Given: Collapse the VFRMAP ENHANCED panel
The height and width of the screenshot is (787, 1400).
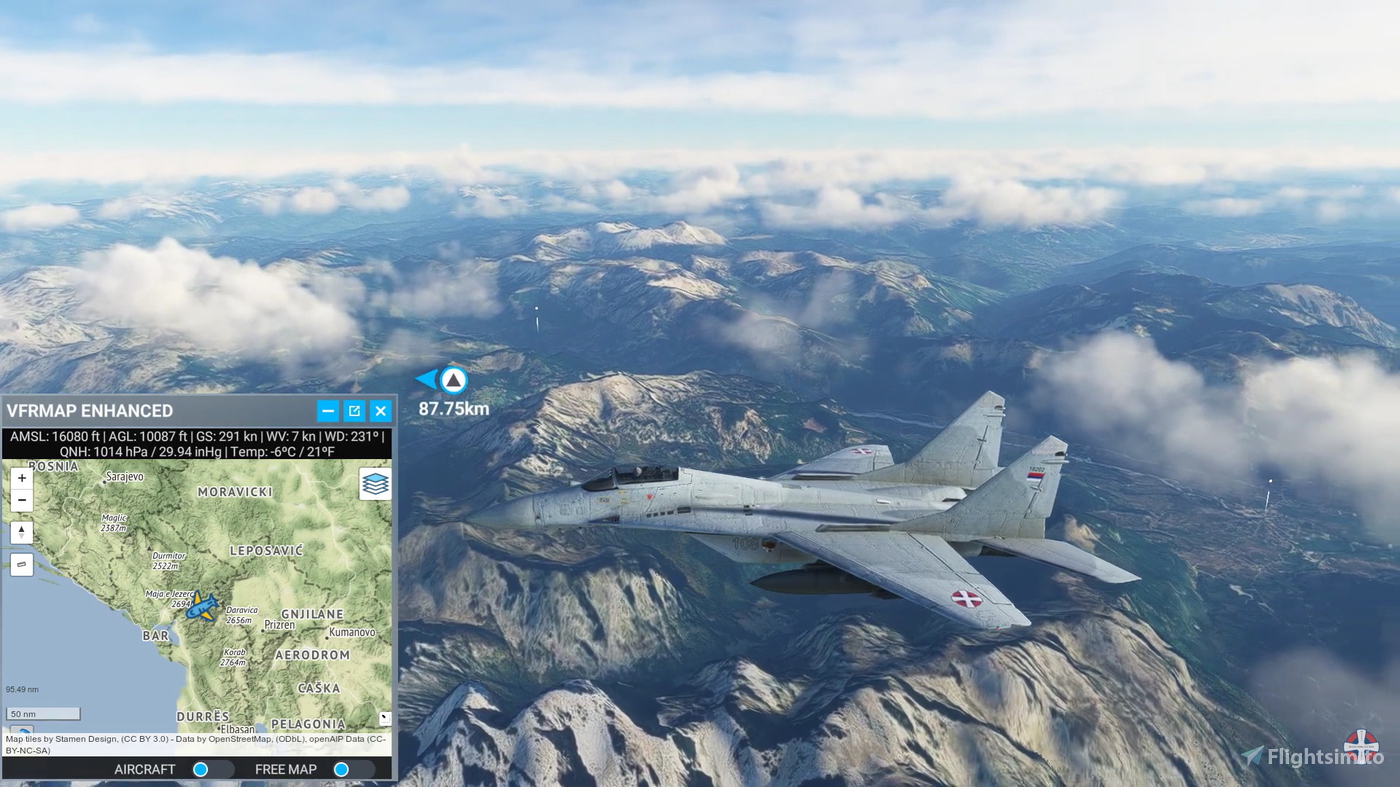Looking at the screenshot, I should tap(327, 410).
